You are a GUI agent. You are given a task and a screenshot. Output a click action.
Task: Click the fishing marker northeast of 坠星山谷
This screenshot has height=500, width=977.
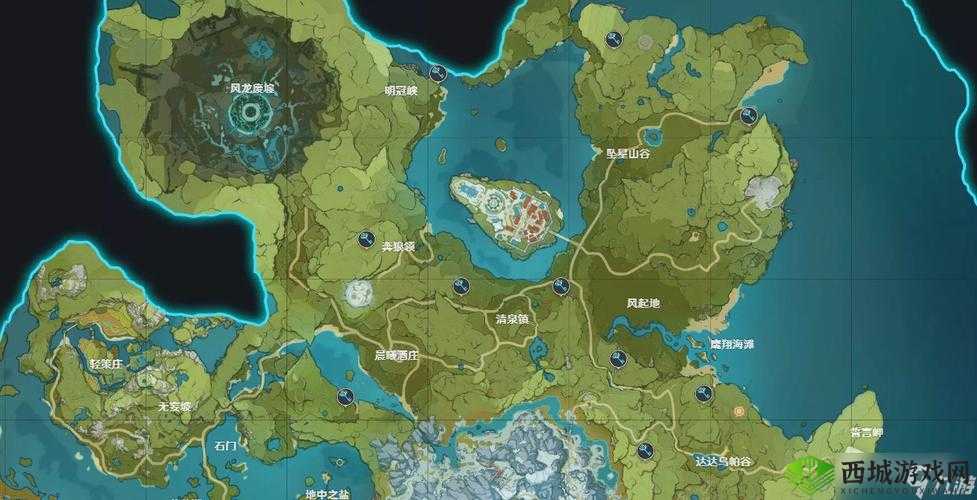point(747,116)
